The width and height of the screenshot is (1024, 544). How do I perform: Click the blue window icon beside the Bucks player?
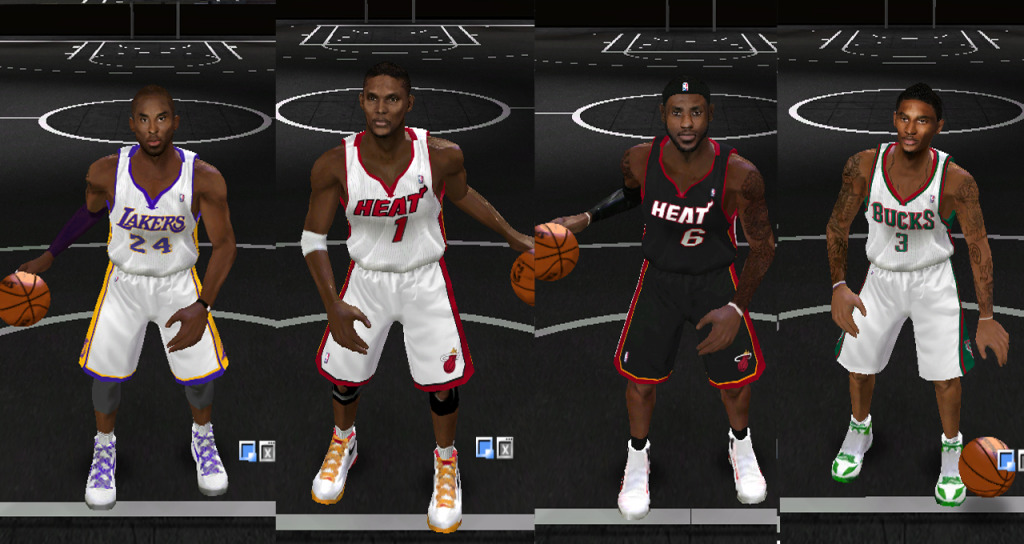1006,461
